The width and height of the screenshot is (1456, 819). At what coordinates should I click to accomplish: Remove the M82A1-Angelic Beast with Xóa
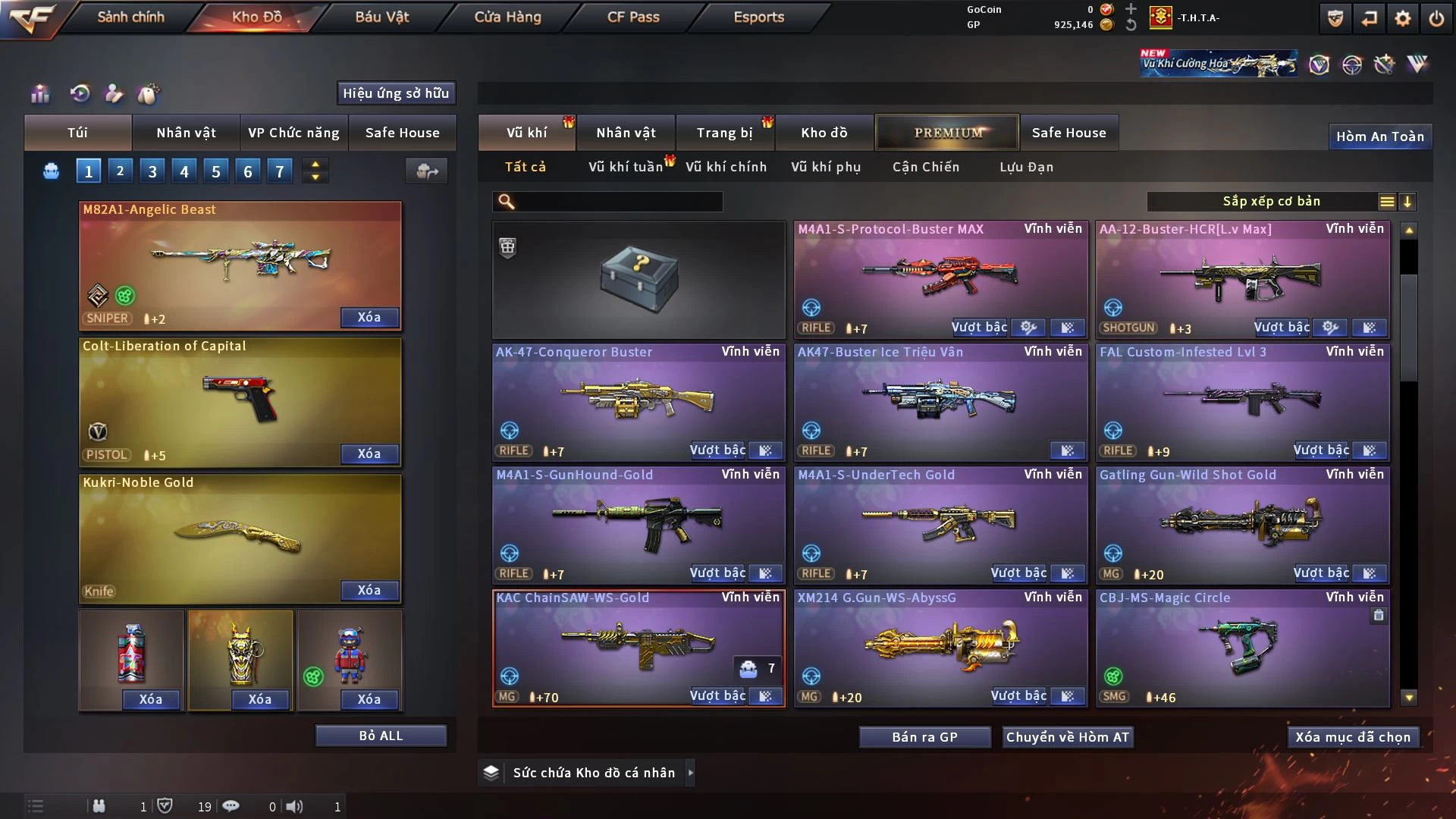[x=369, y=317]
